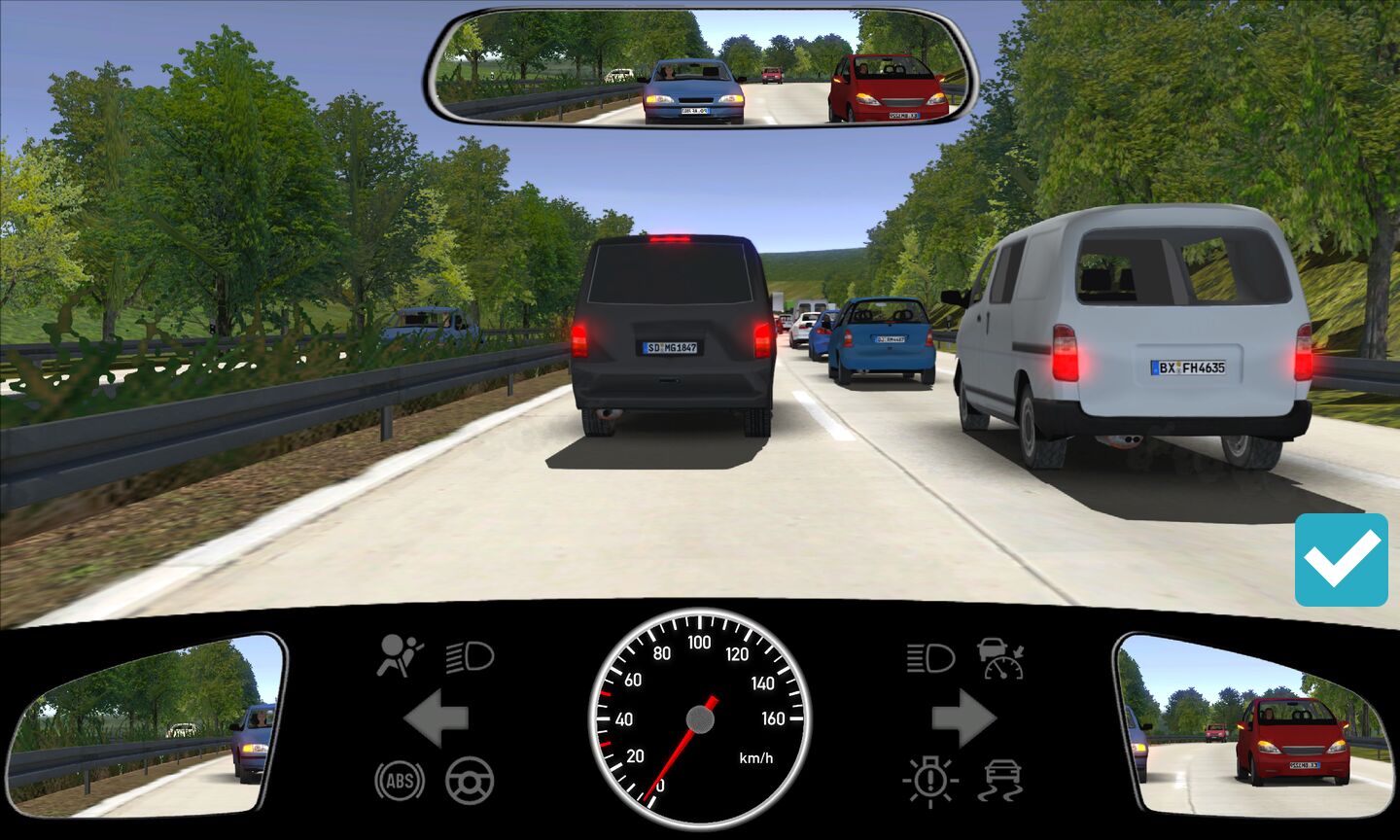This screenshot has width=1400, height=840.
Task: Toggle the traction control skid icon
Action: (1002, 780)
